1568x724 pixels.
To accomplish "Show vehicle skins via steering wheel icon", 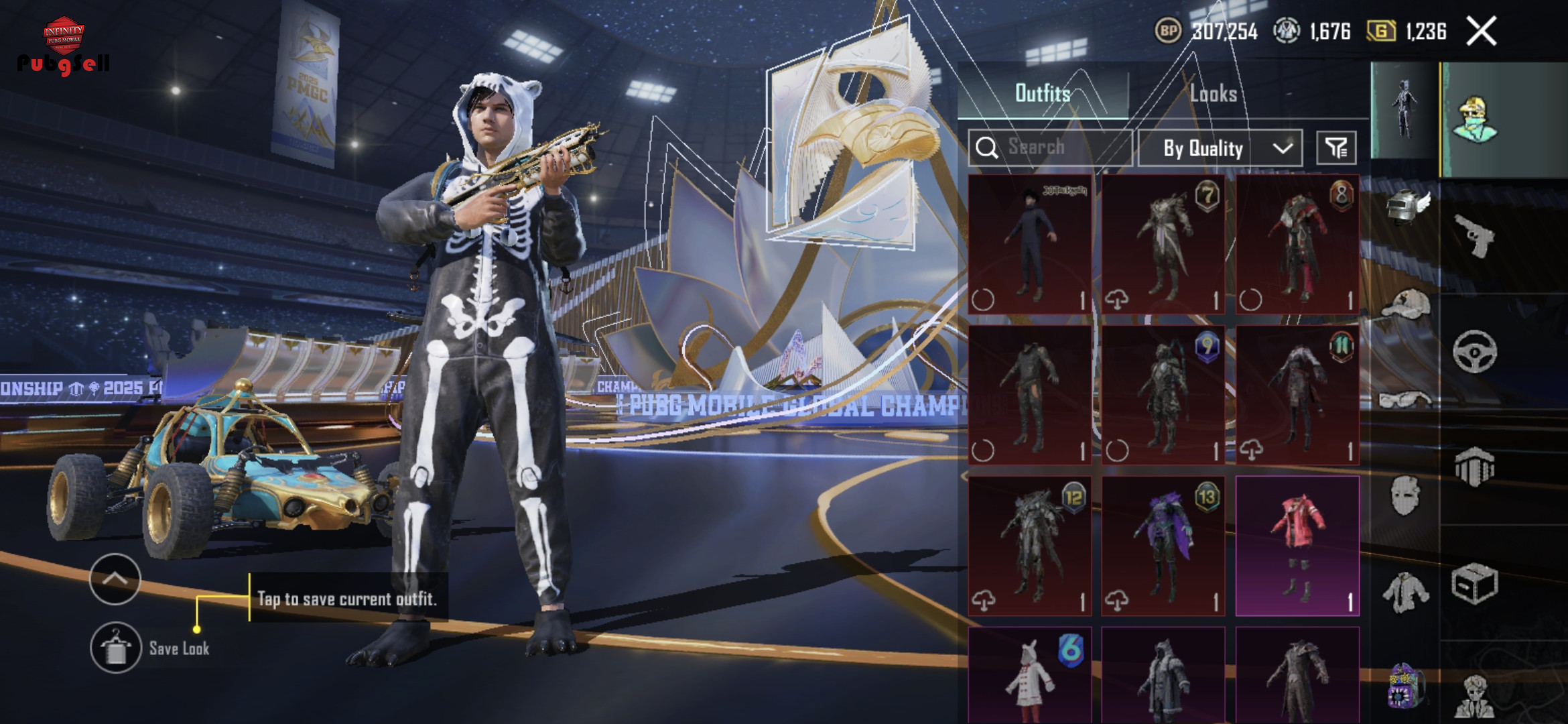I will pyautogui.click(x=1475, y=351).
